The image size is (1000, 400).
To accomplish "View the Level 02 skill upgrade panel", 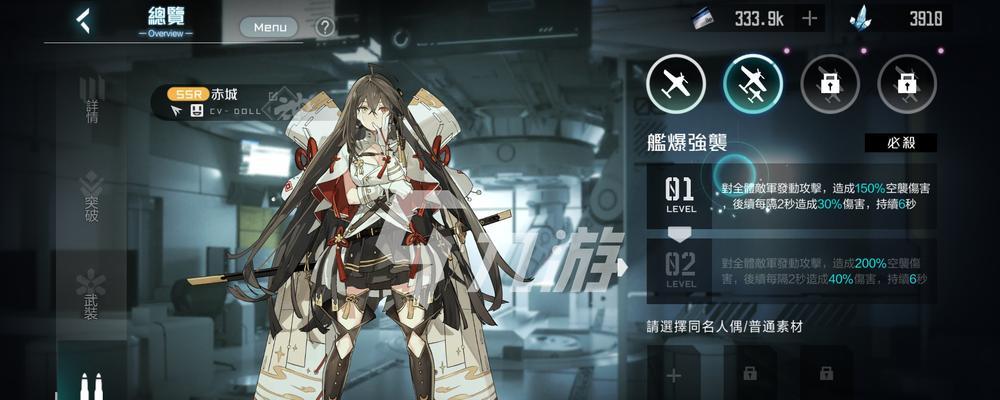I will [x=792, y=270].
